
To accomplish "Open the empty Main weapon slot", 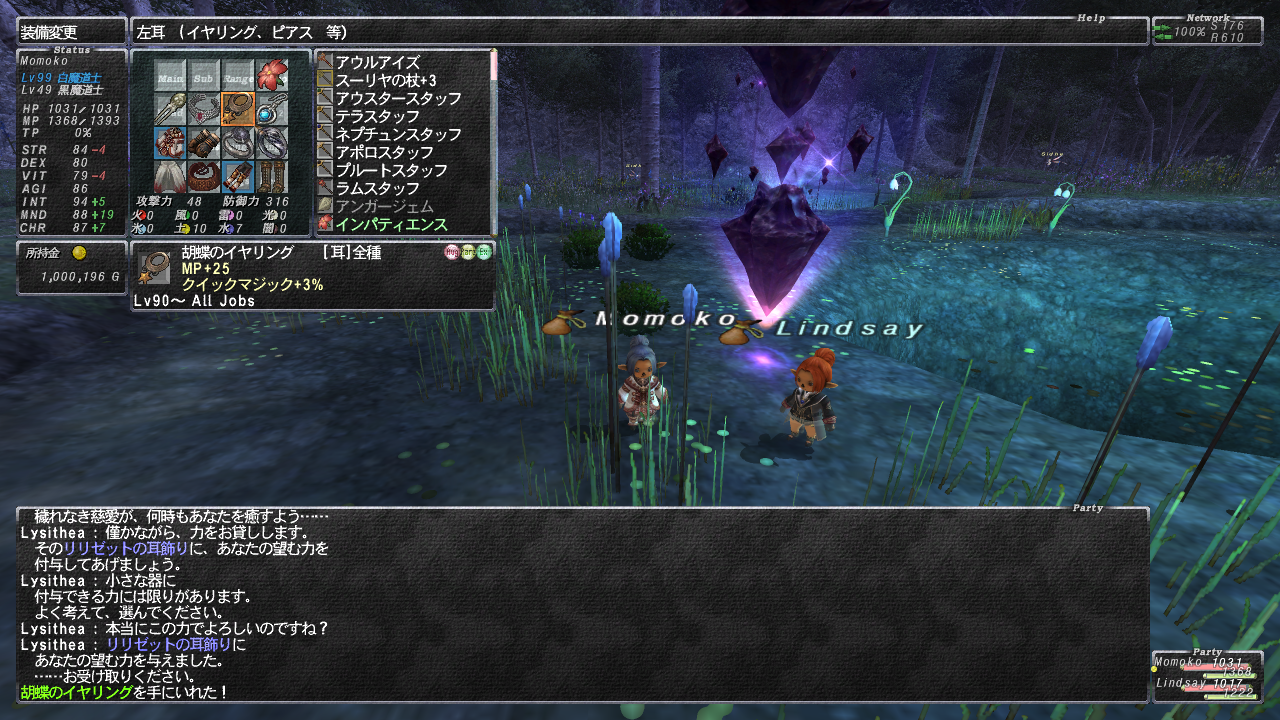I will pyautogui.click(x=170, y=75).
